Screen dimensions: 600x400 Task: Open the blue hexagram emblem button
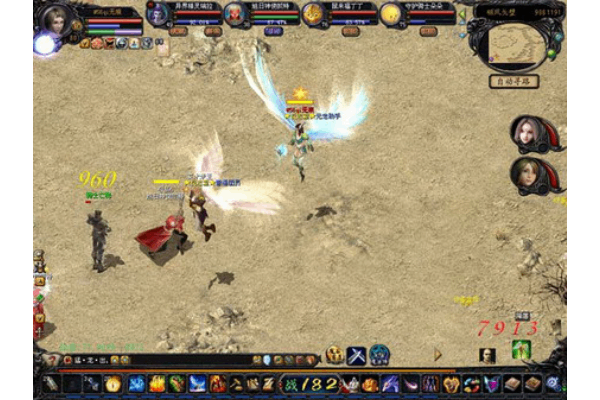380,355
